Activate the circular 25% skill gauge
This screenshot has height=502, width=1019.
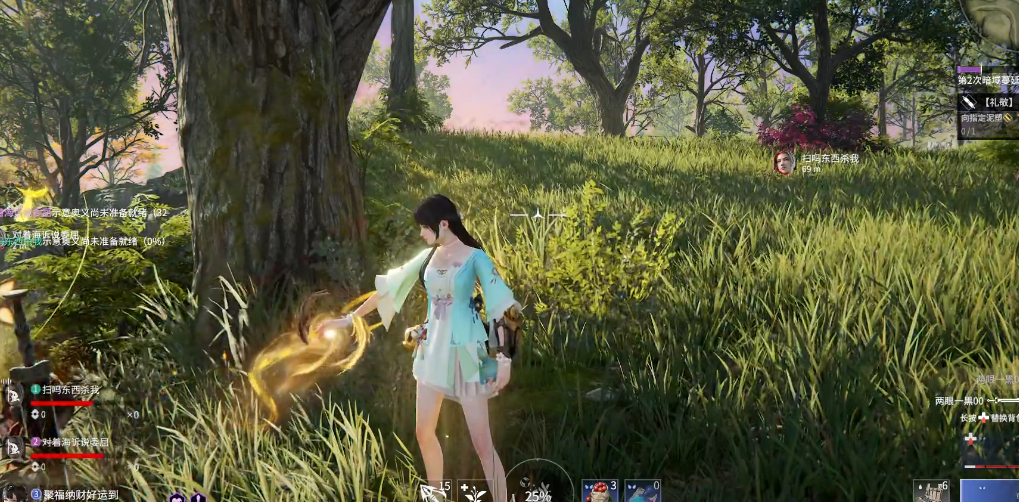coord(538,486)
